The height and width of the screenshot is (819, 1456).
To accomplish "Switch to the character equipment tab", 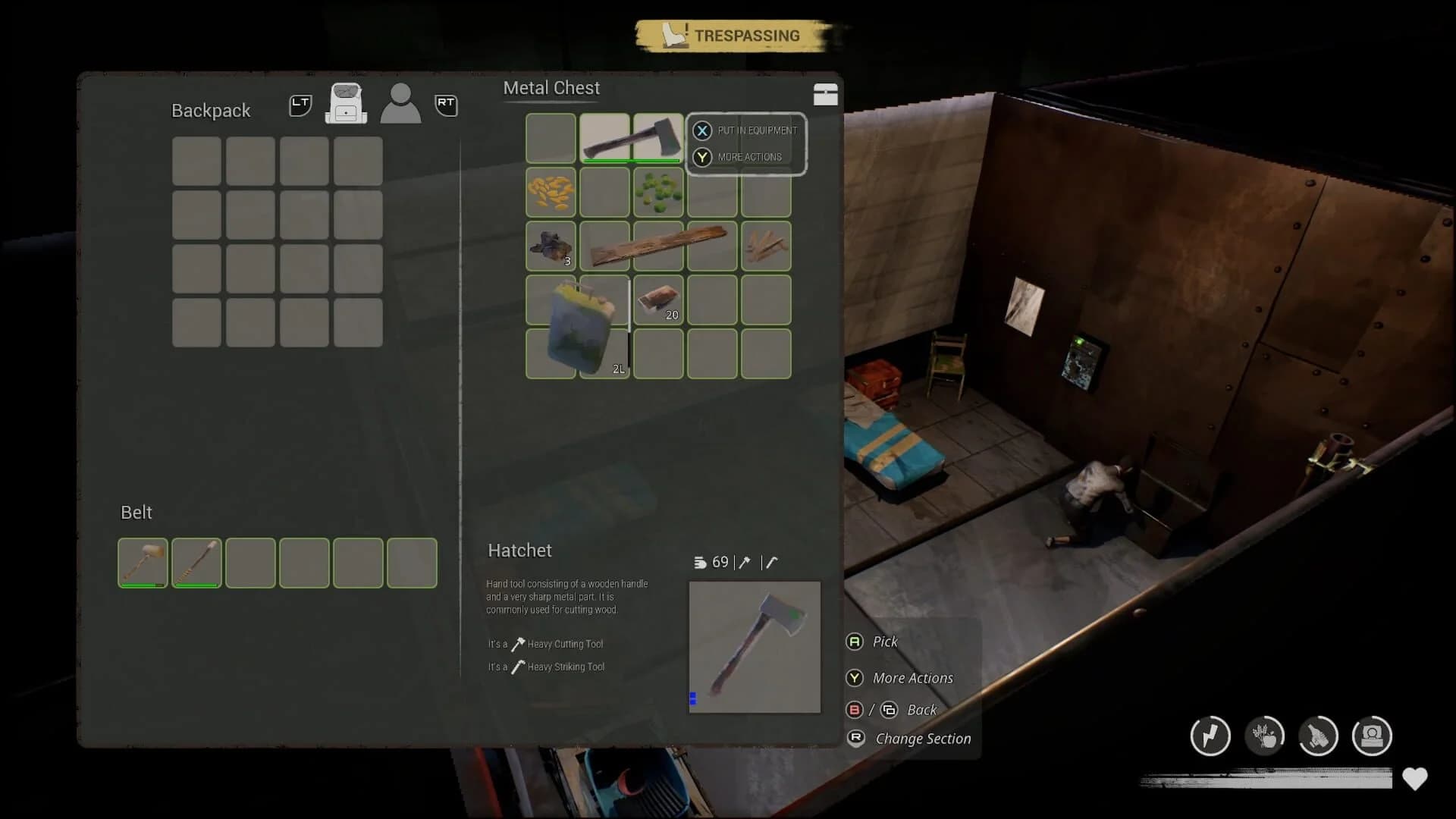I will (400, 104).
